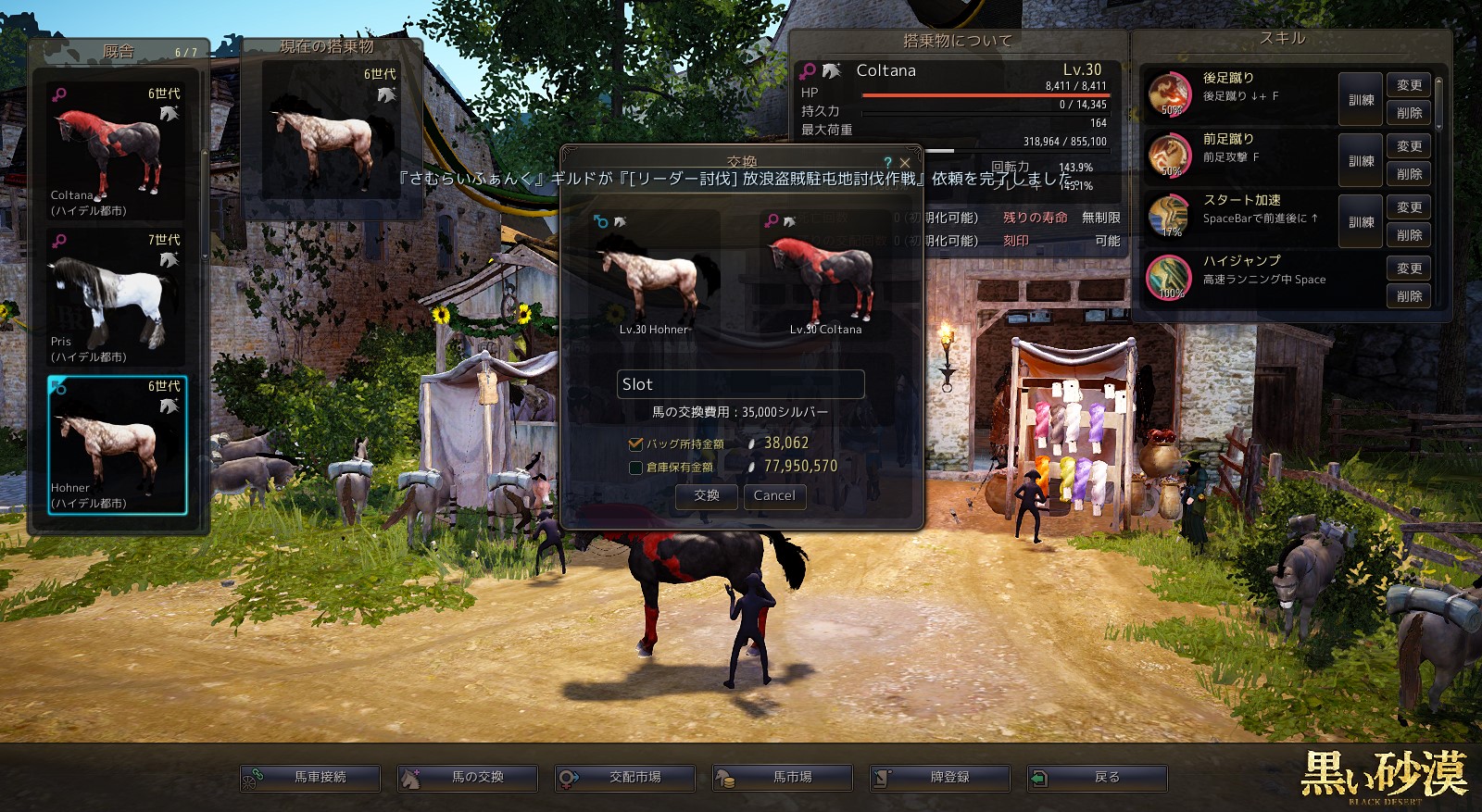
Task: Change the ハイジャンプ skill
Action: click(x=1409, y=269)
